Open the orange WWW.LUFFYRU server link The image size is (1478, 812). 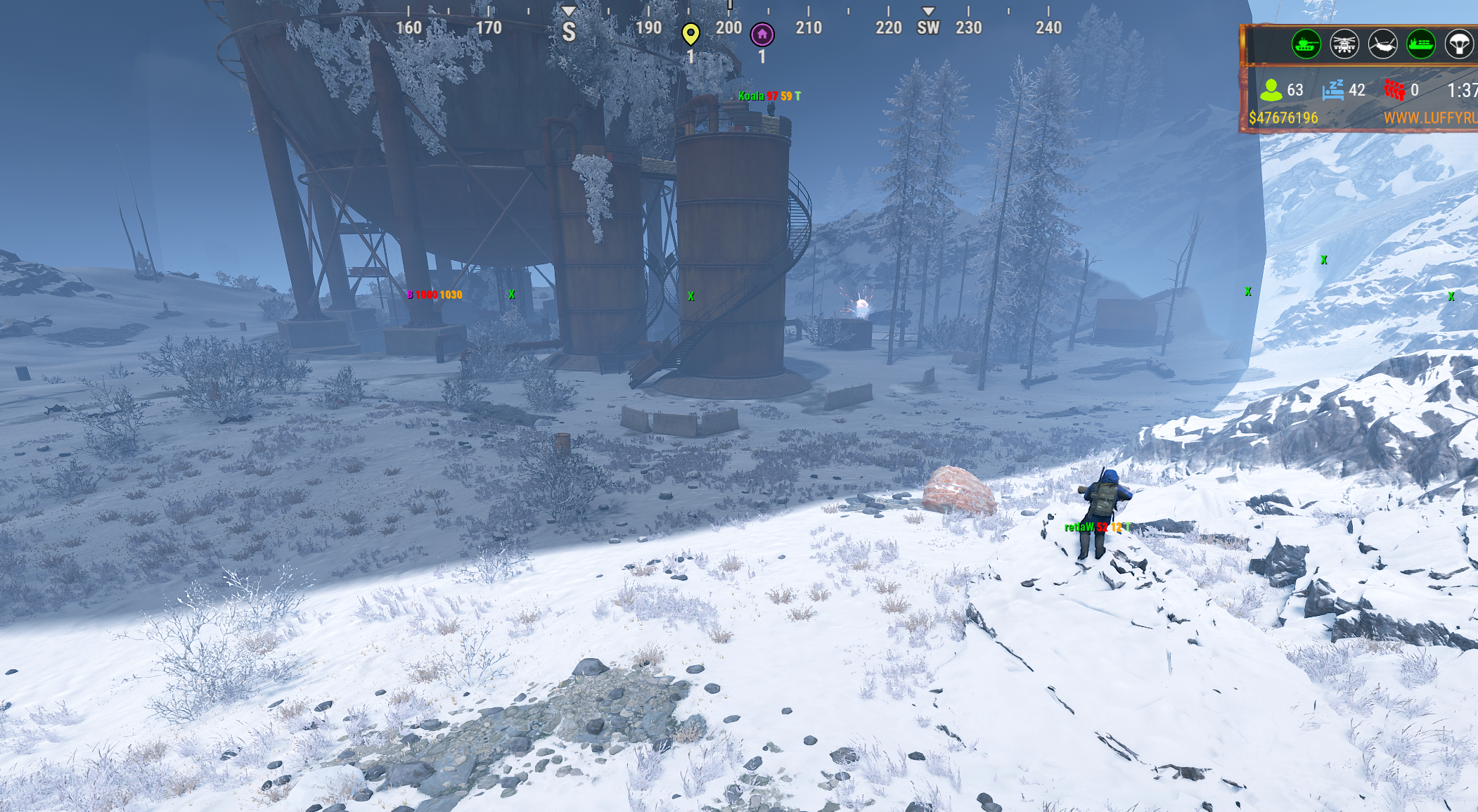tap(1430, 118)
